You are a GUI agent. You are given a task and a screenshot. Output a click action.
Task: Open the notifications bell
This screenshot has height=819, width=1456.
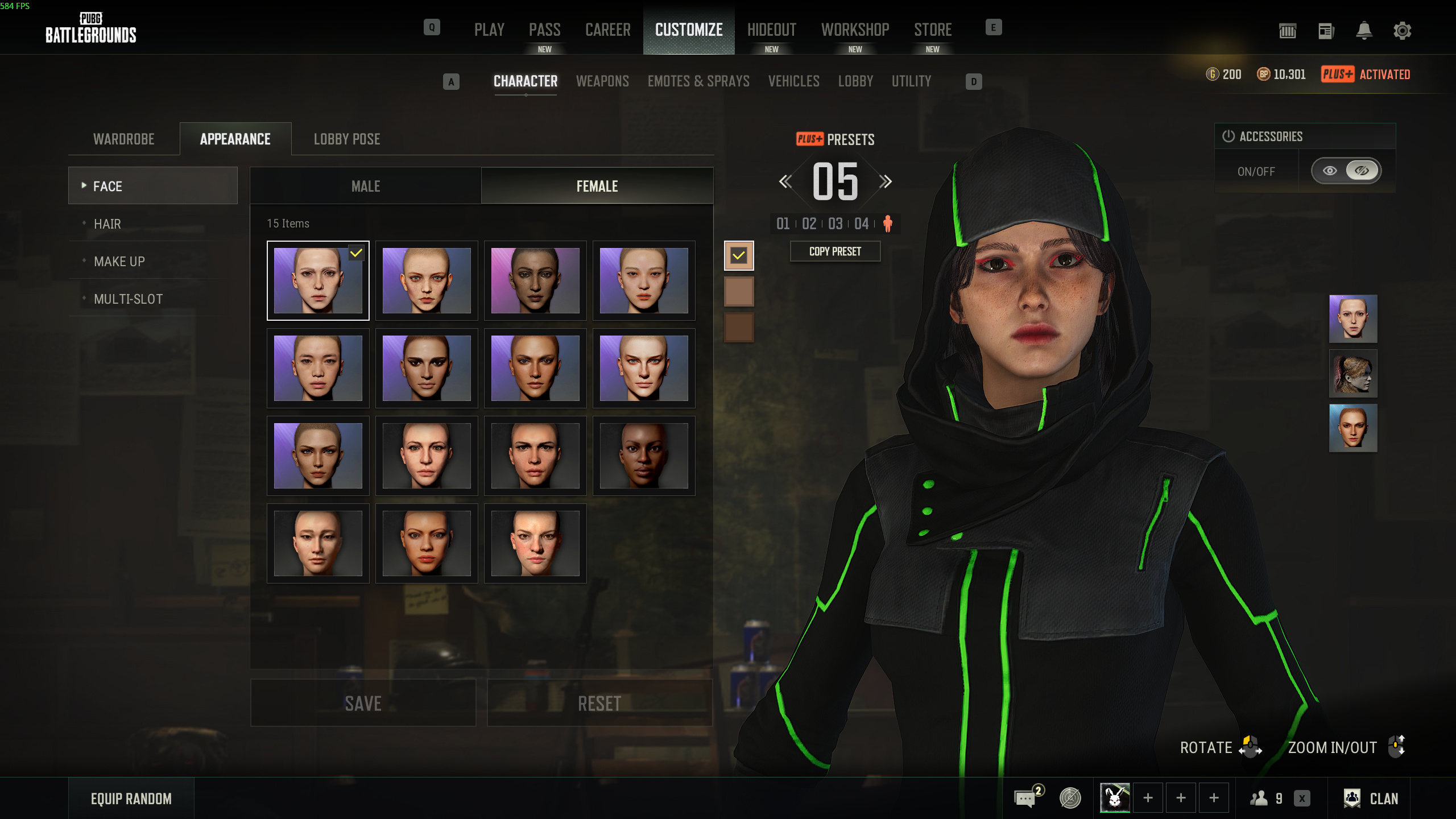[x=1364, y=31]
